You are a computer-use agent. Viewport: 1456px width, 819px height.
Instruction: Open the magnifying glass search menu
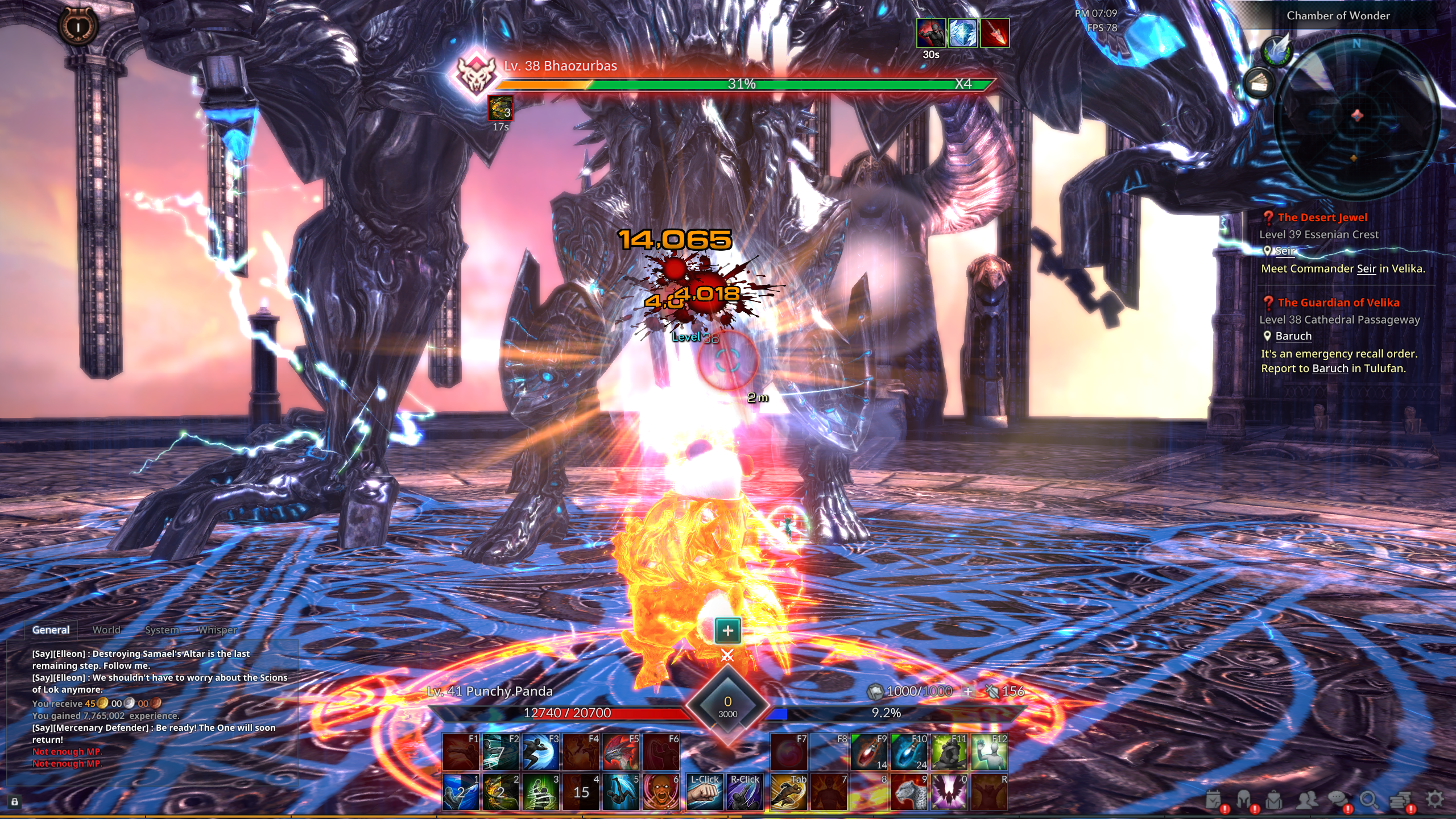point(1369,800)
